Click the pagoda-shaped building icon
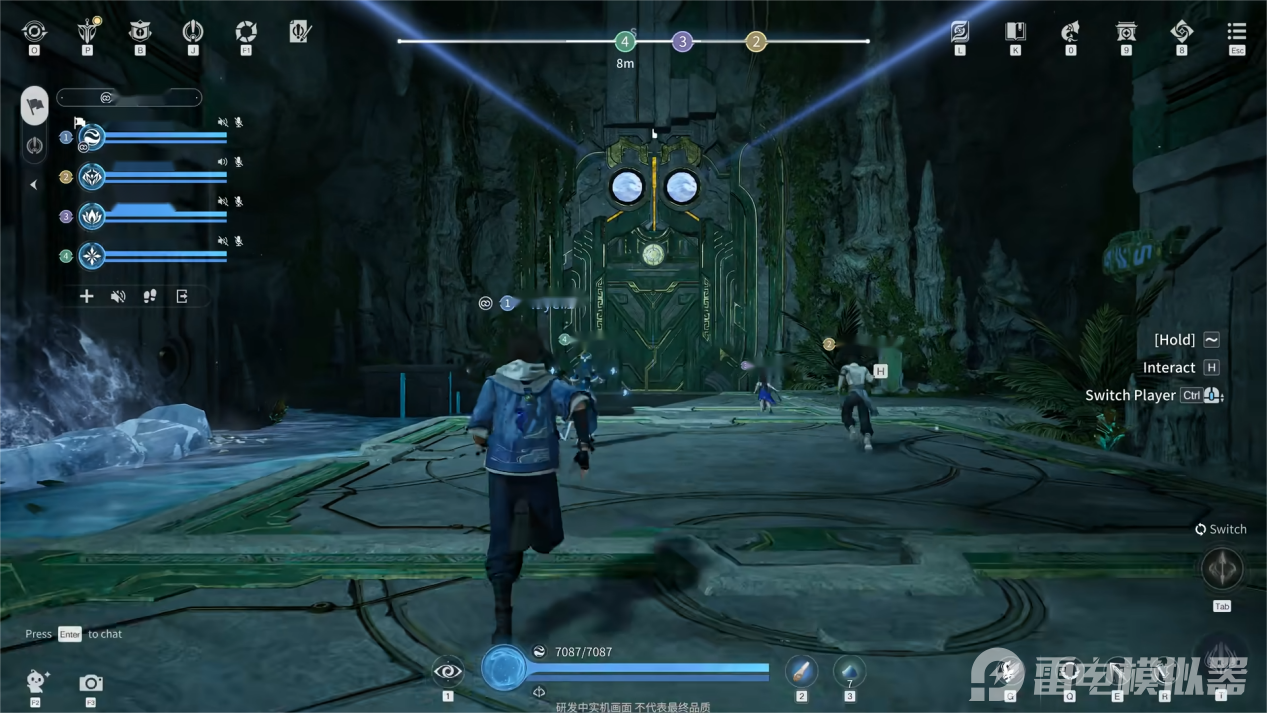The image size is (1267, 713). pos(1126,32)
